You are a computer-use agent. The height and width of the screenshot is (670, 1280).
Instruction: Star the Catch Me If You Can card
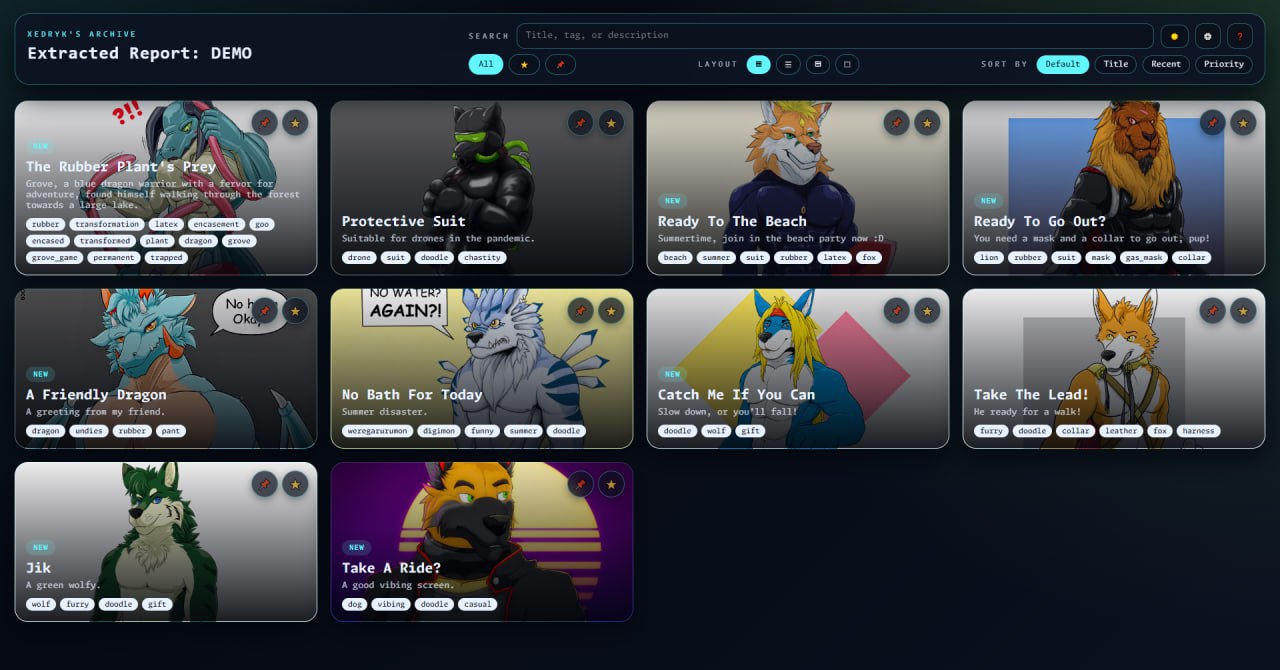coord(927,311)
